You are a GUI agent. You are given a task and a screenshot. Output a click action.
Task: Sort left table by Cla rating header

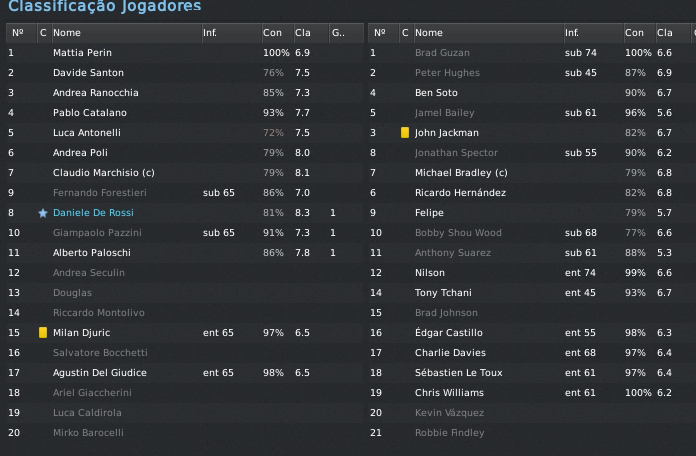(303, 33)
